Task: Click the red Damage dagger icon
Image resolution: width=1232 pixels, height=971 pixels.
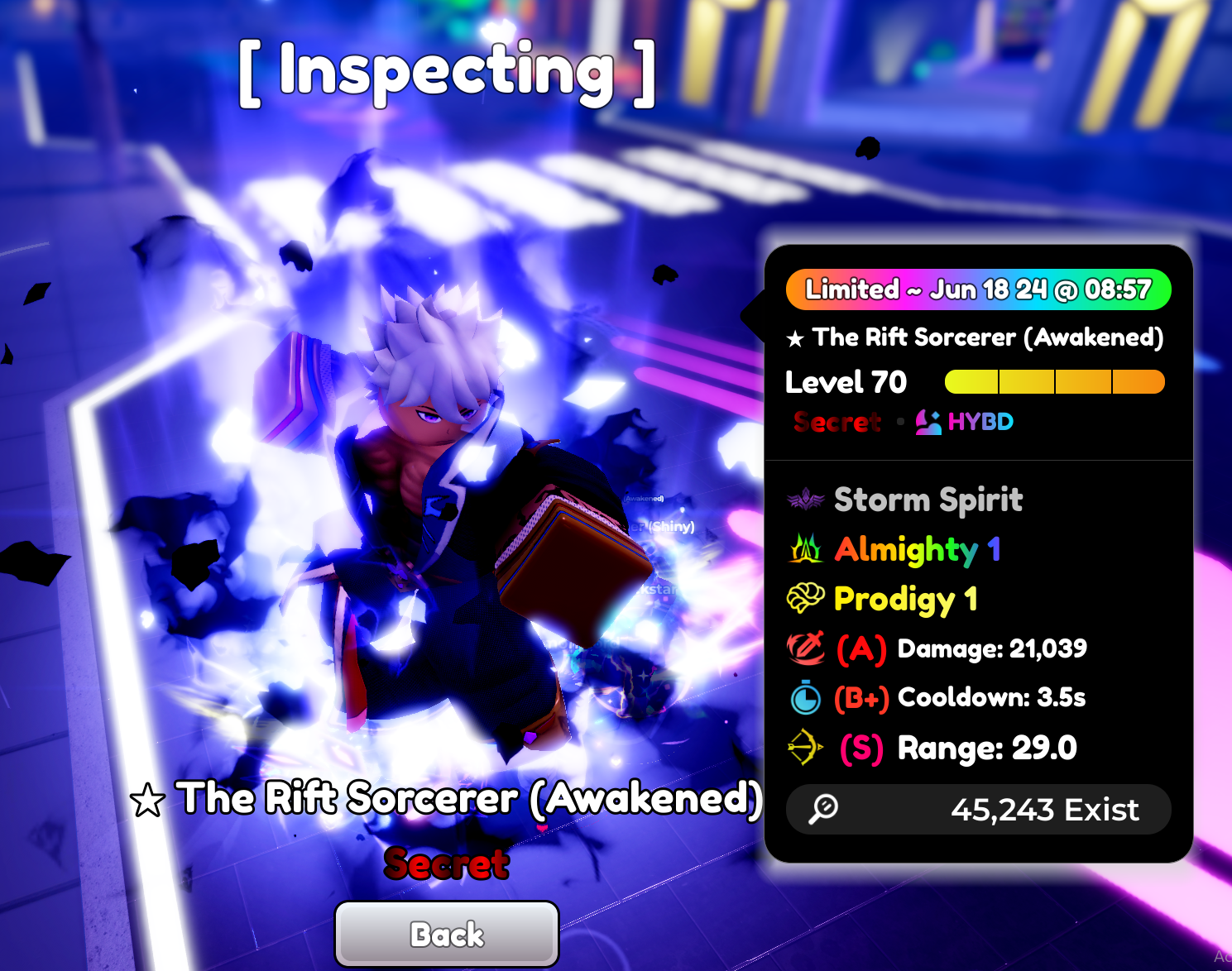Action: [x=804, y=649]
